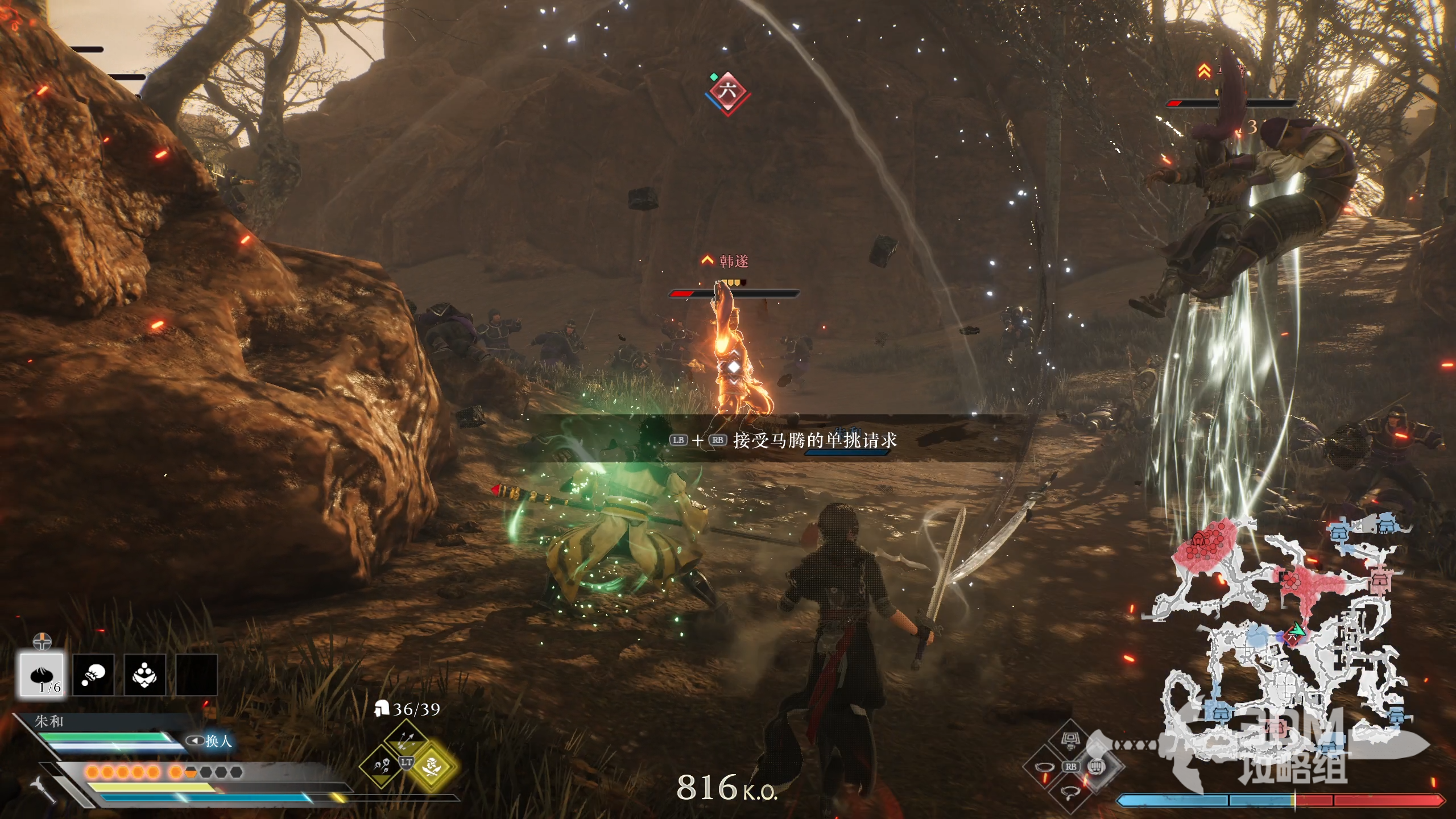1456x819 pixels.
Task: Activate the glowing yellow soldier tactic
Action: [435, 766]
